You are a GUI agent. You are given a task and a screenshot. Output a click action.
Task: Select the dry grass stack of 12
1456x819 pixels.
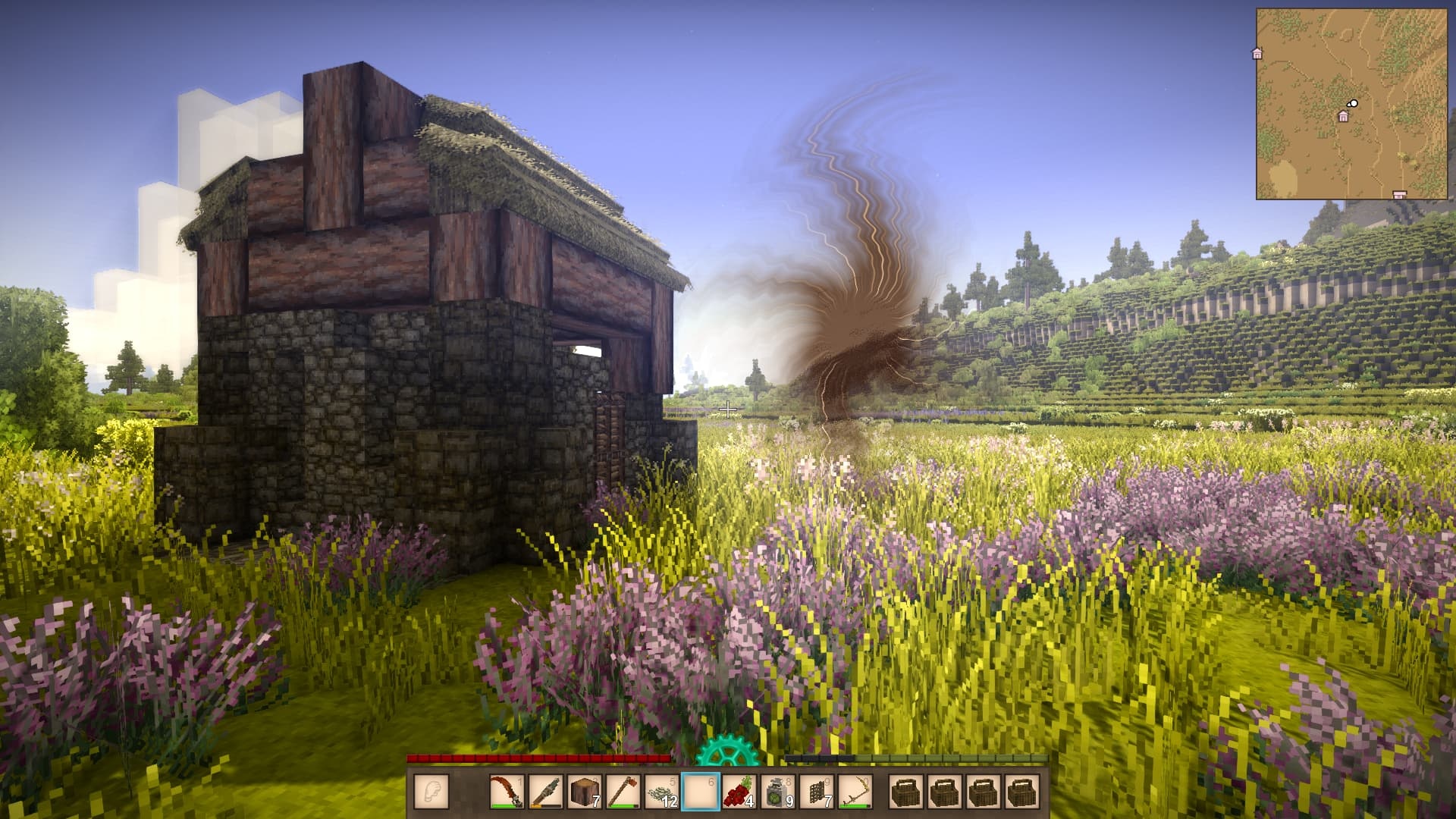pos(662,792)
